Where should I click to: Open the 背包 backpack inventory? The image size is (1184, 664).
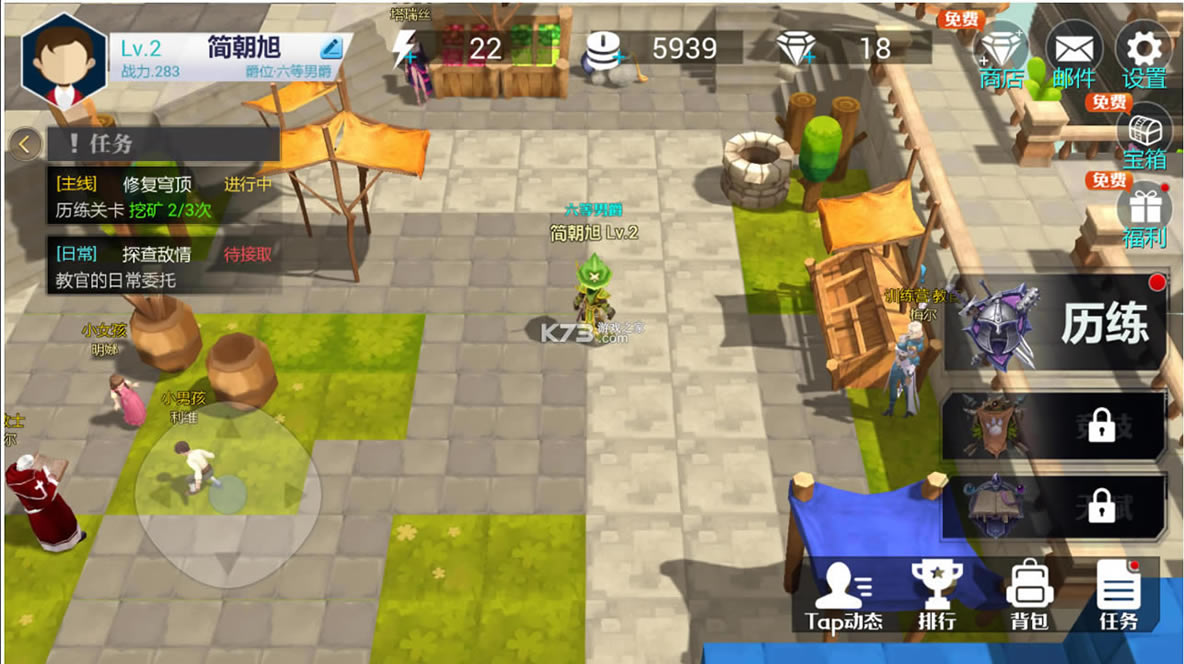point(1028,597)
